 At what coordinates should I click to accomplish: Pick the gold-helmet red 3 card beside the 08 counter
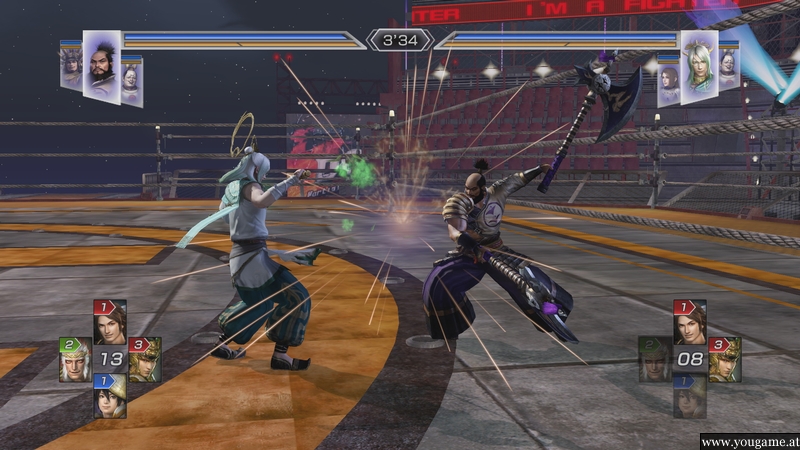coord(723,360)
